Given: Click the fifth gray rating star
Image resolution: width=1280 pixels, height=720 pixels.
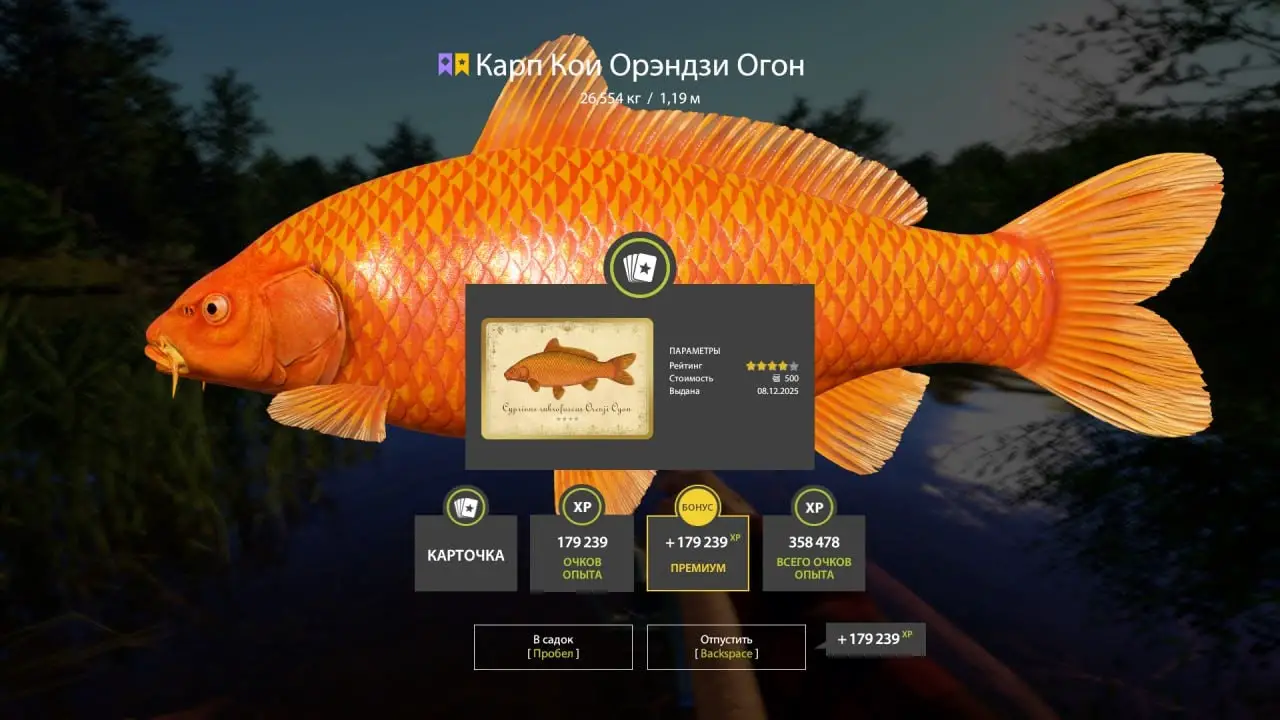Looking at the screenshot, I should click(x=793, y=365).
